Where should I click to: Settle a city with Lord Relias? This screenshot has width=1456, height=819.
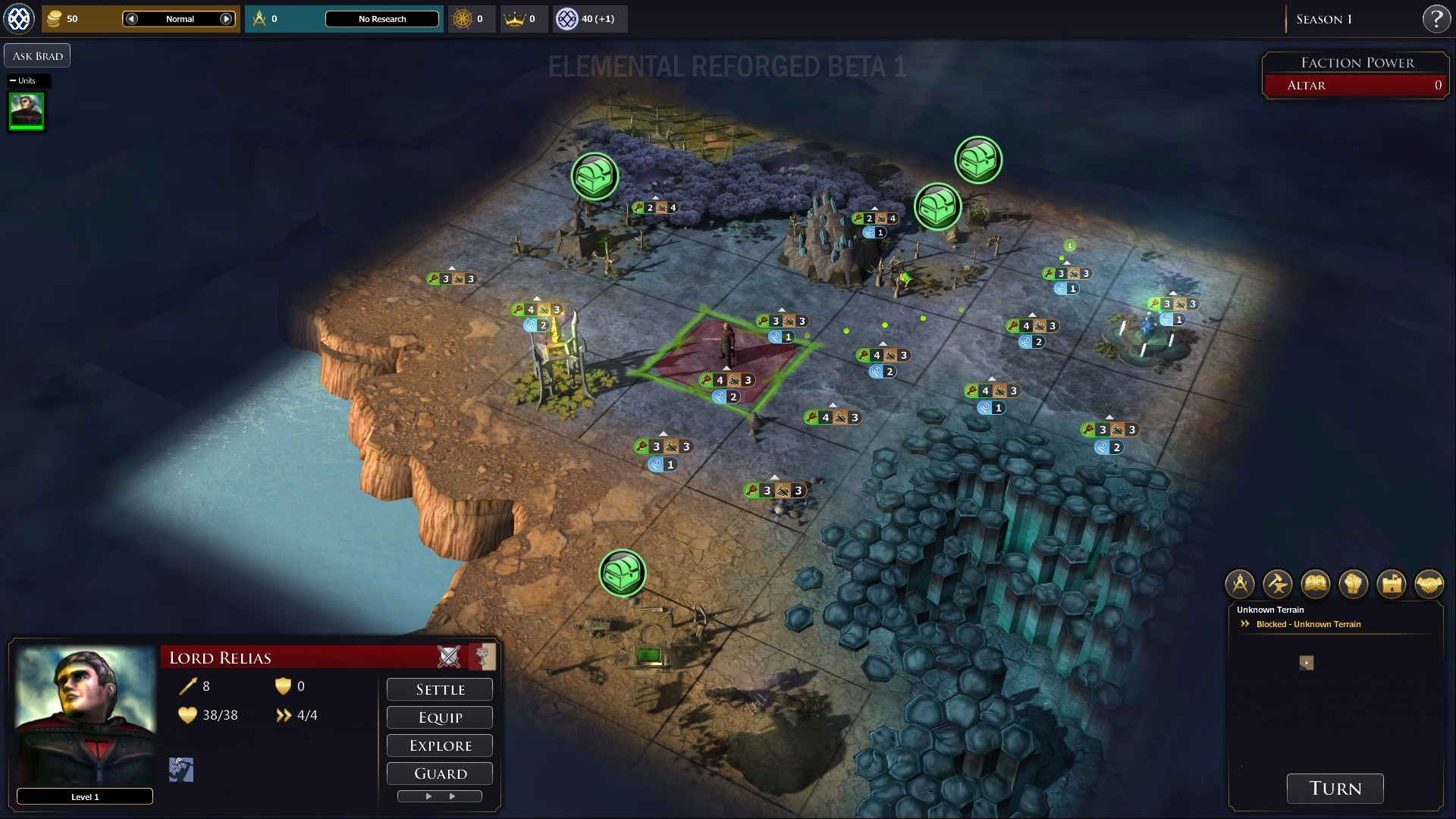tap(440, 689)
